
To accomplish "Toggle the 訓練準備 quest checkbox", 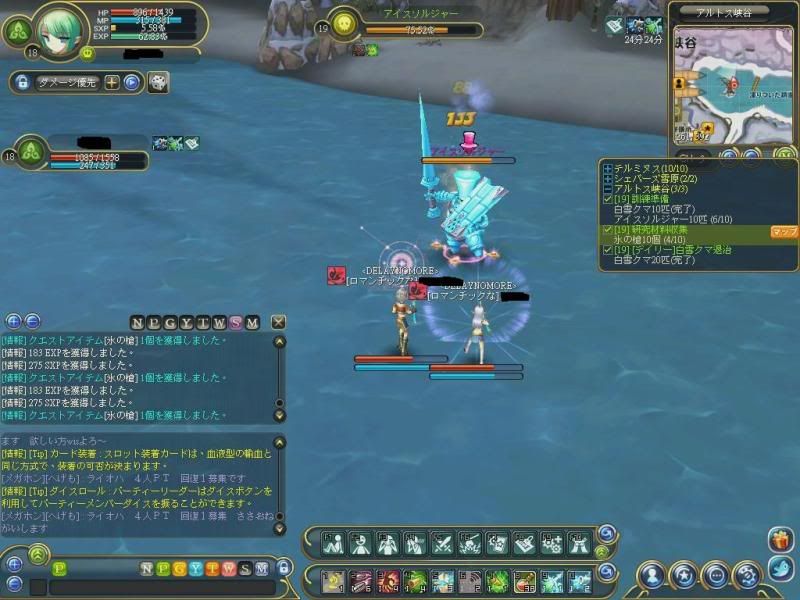I will tap(607, 199).
